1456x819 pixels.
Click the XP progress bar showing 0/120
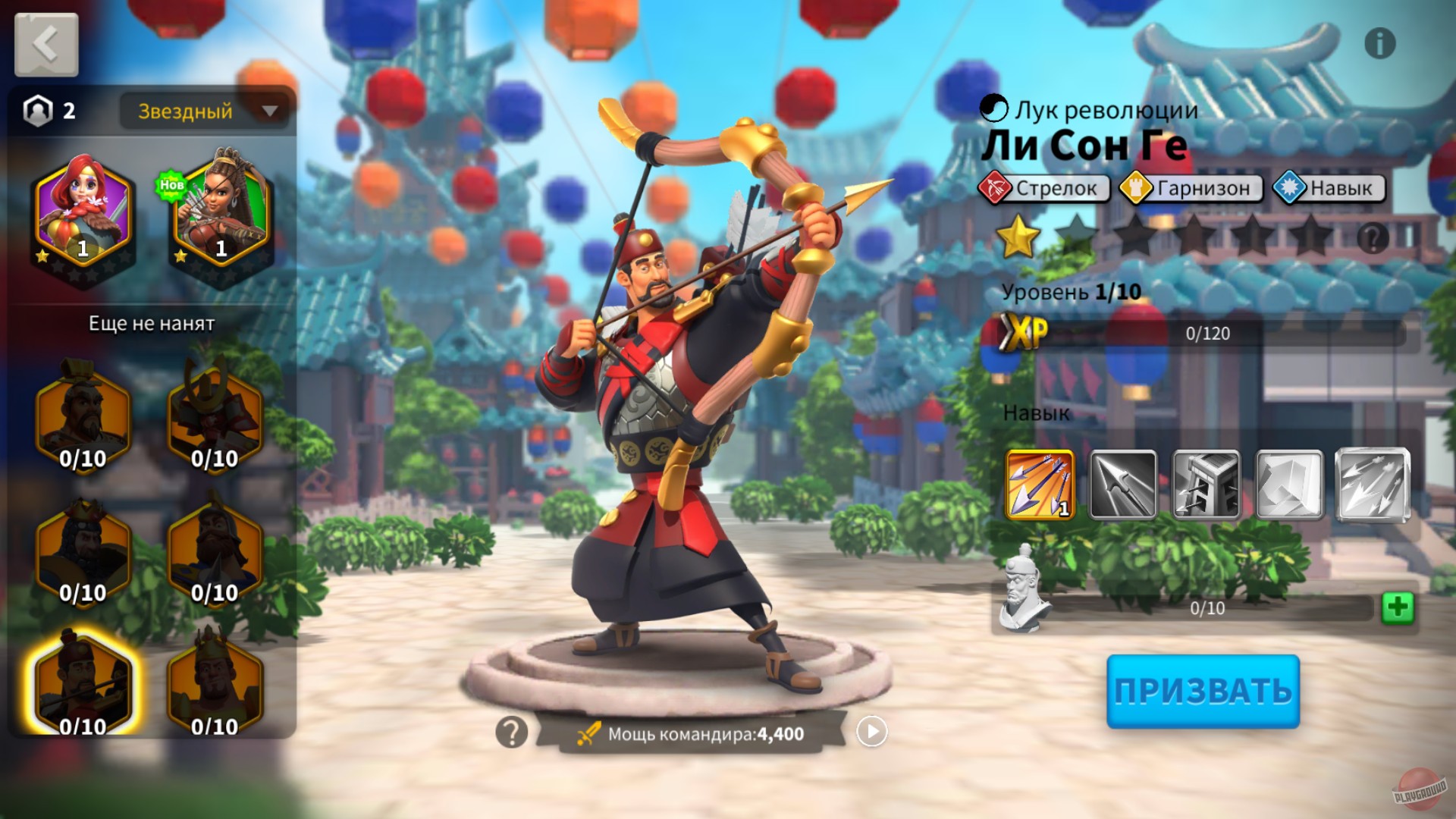[1206, 331]
